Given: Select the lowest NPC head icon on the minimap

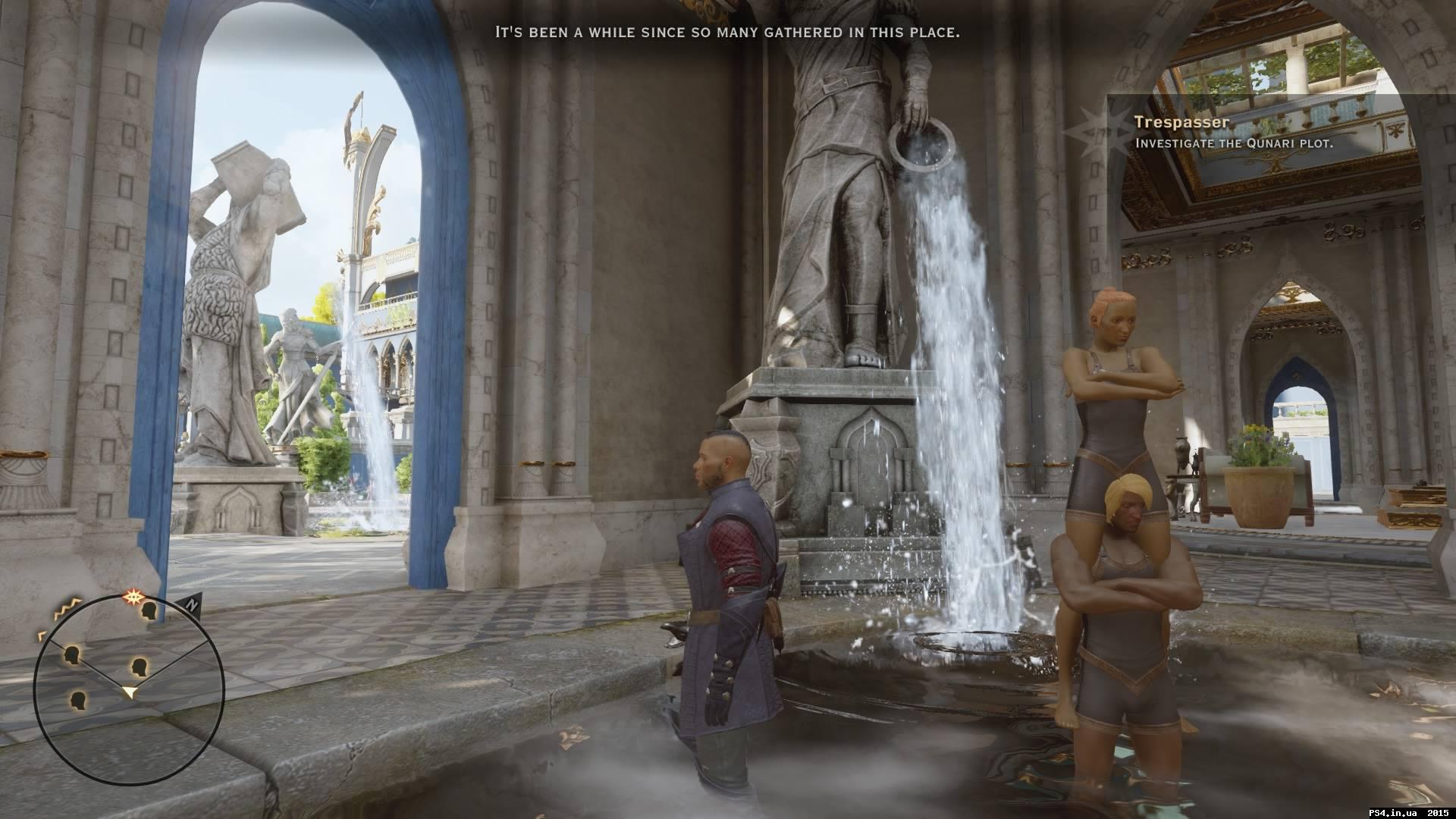Looking at the screenshot, I should (78, 699).
